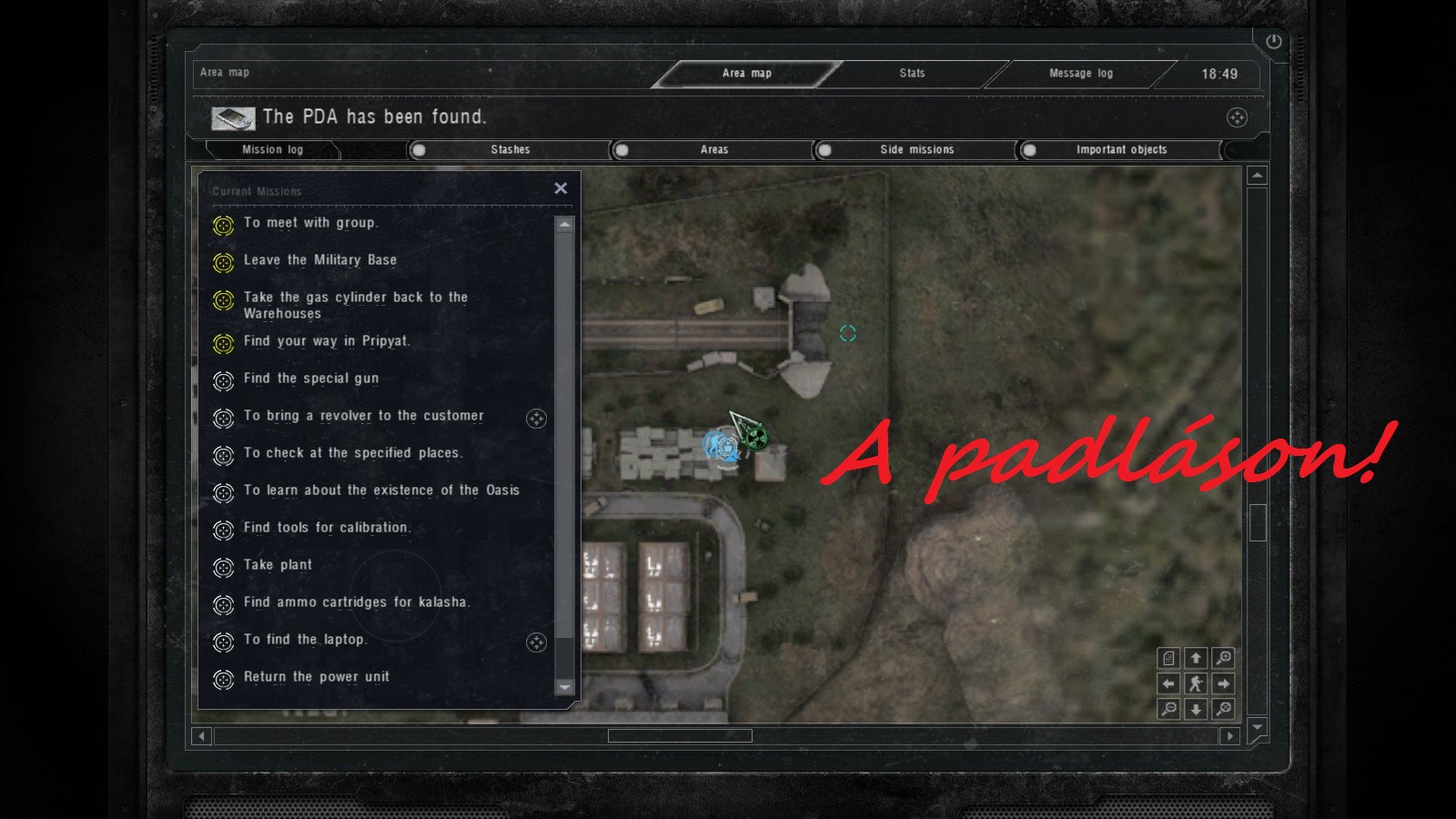This screenshot has width=1456, height=819.
Task: Close the Current Missions list
Action: click(561, 188)
